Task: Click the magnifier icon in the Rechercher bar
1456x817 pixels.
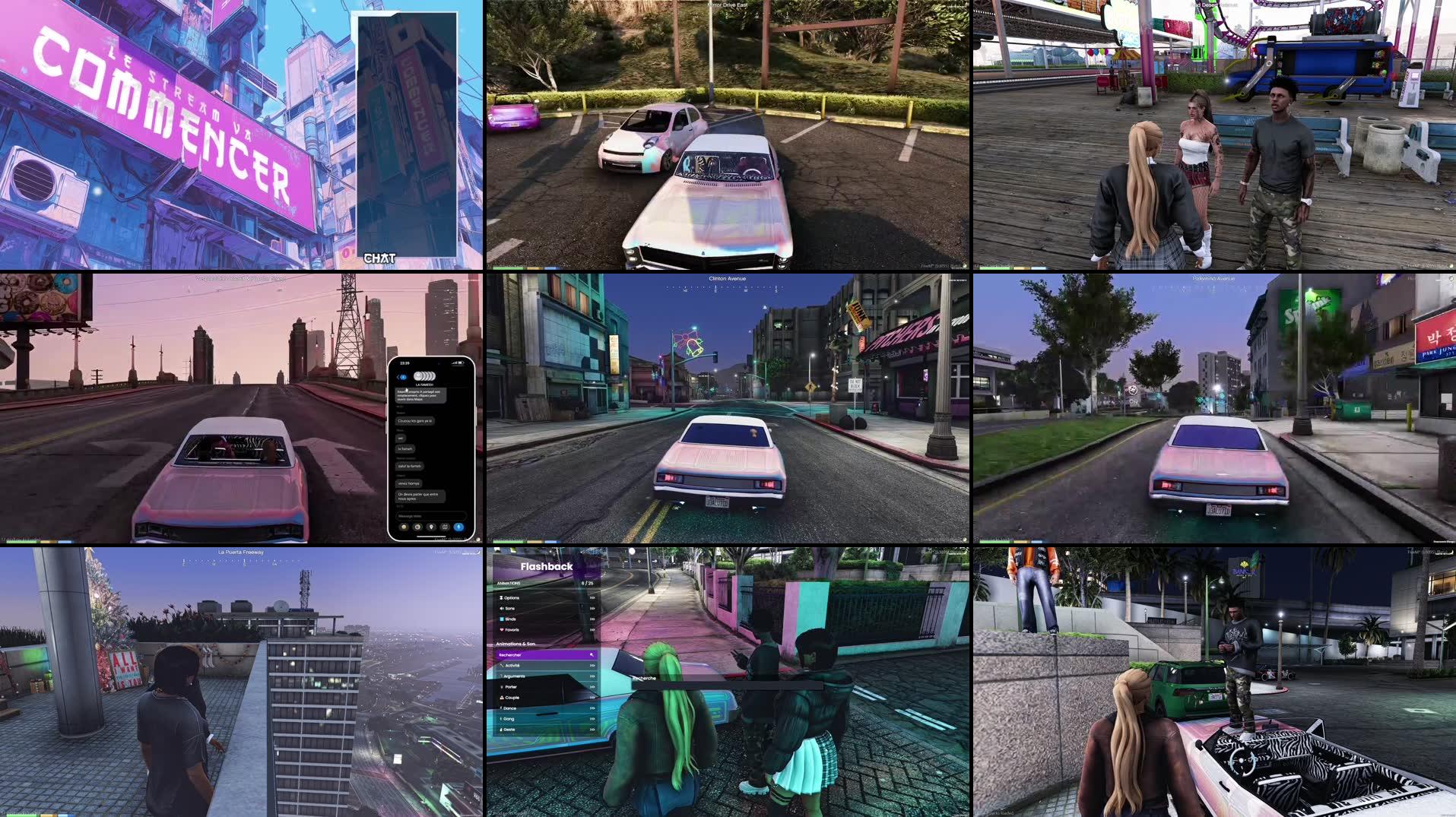Action: pos(592,654)
